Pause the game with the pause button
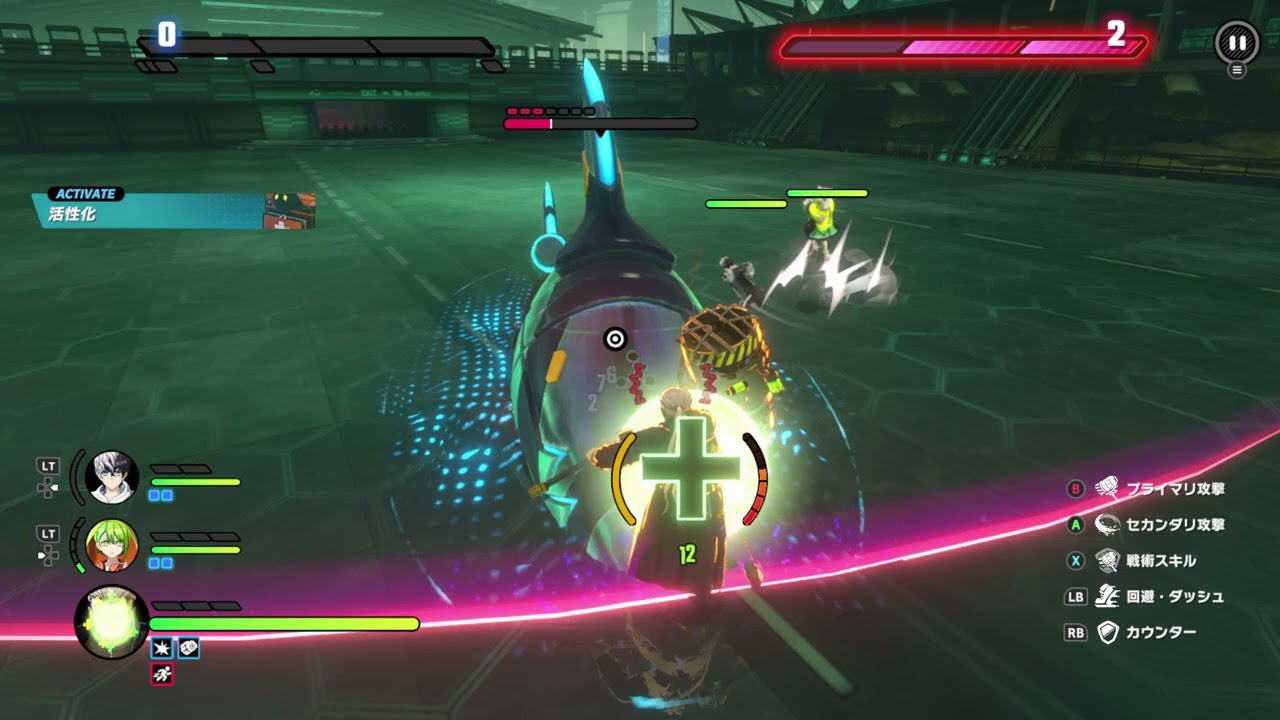The image size is (1280, 720). click(x=1237, y=43)
